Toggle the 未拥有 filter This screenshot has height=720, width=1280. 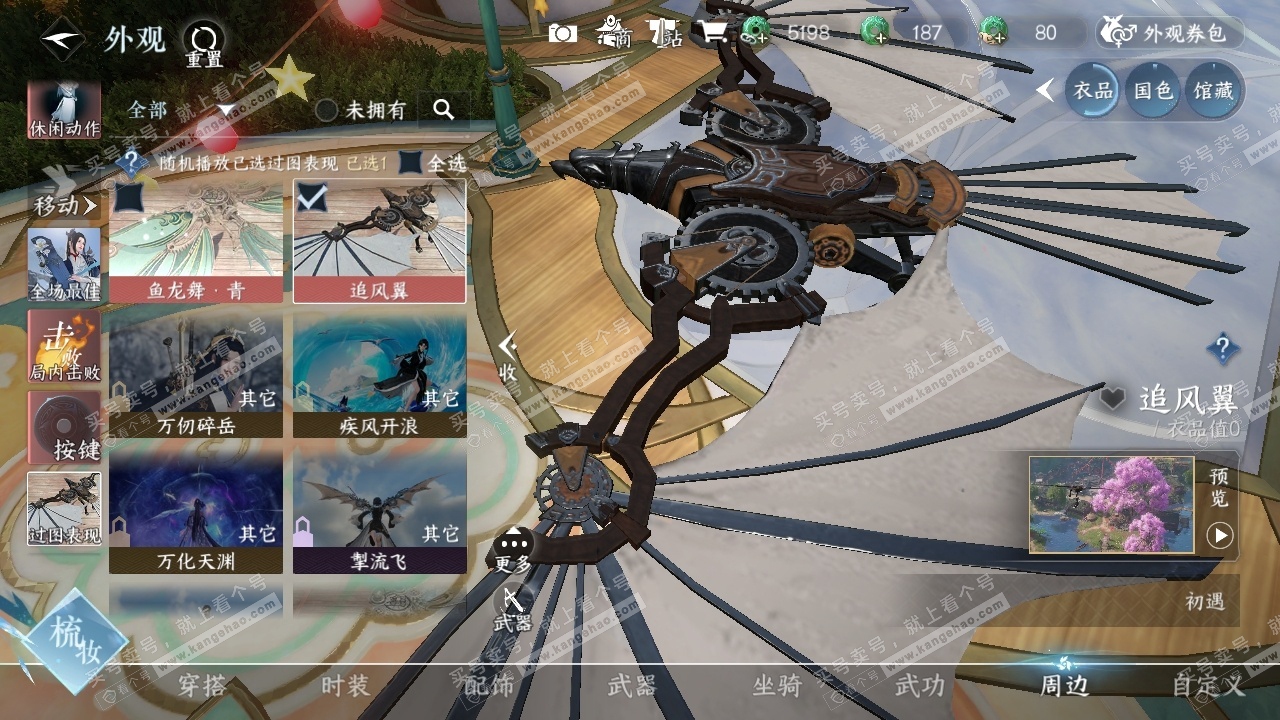(x=327, y=110)
